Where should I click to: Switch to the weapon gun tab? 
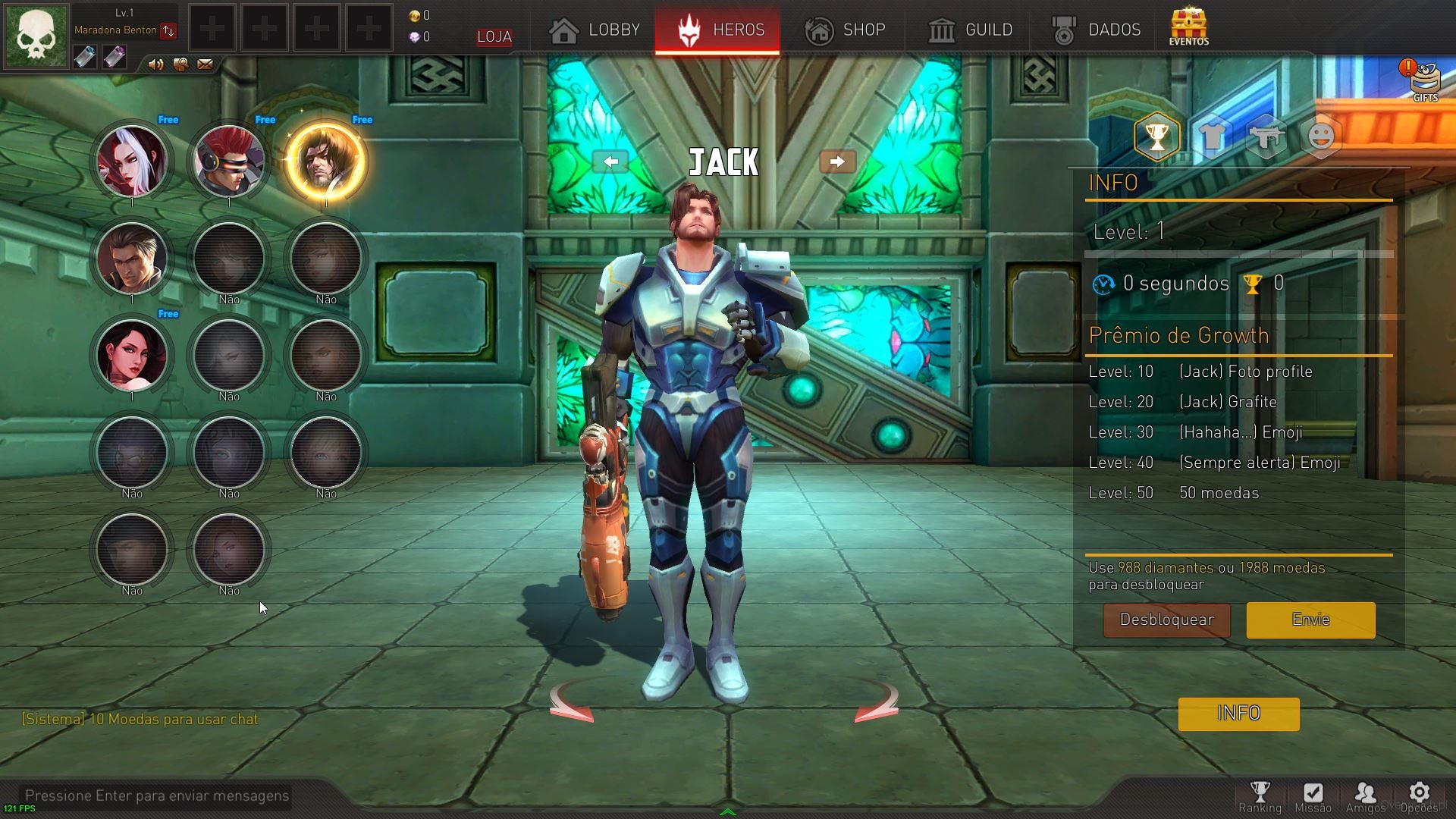[x=1266, y=137]
